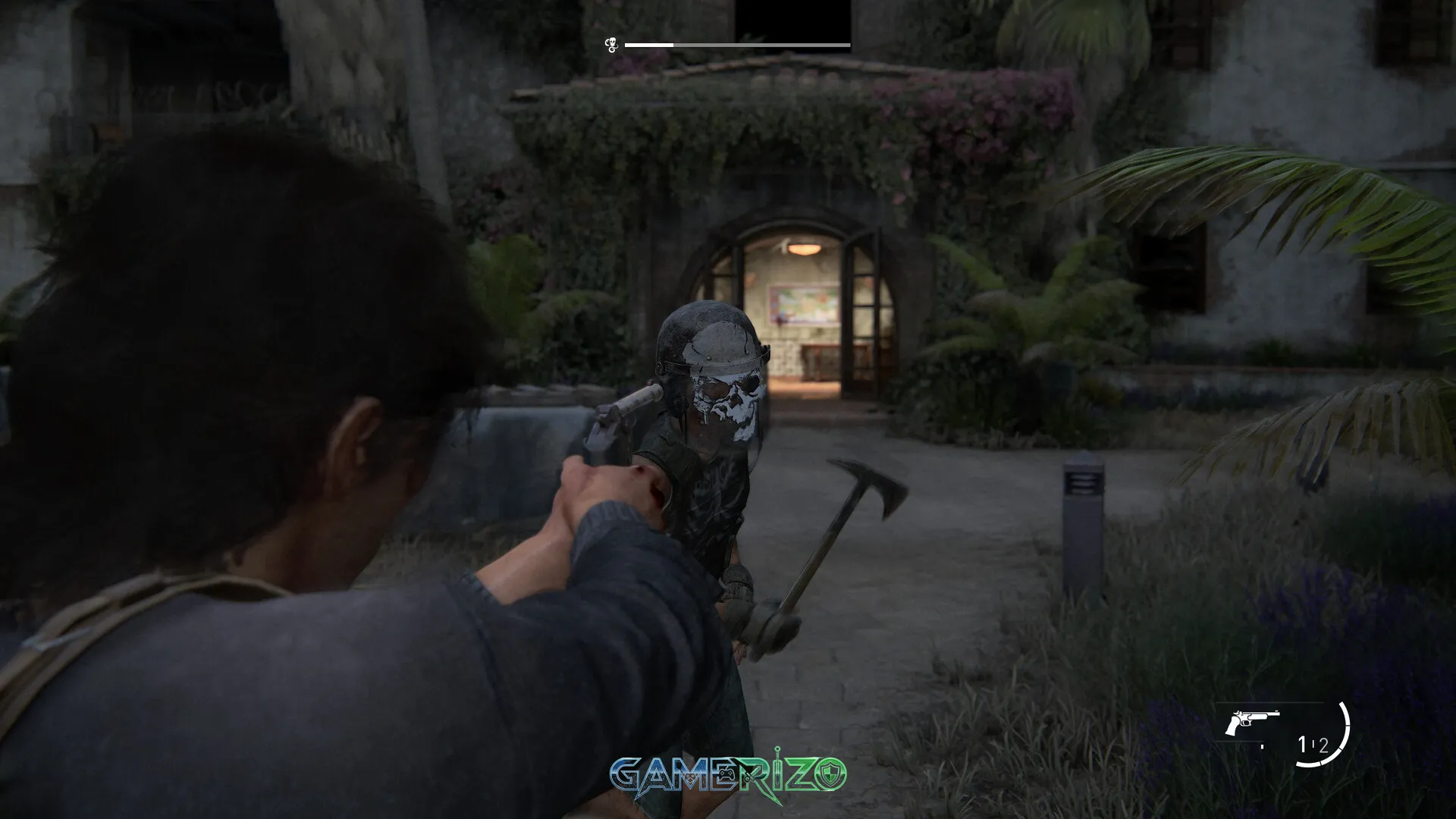Click the gamepad symbol in the GAMERIZO watermark
The width and height of the screenshot is (1456, 819).
coord(727,774)
